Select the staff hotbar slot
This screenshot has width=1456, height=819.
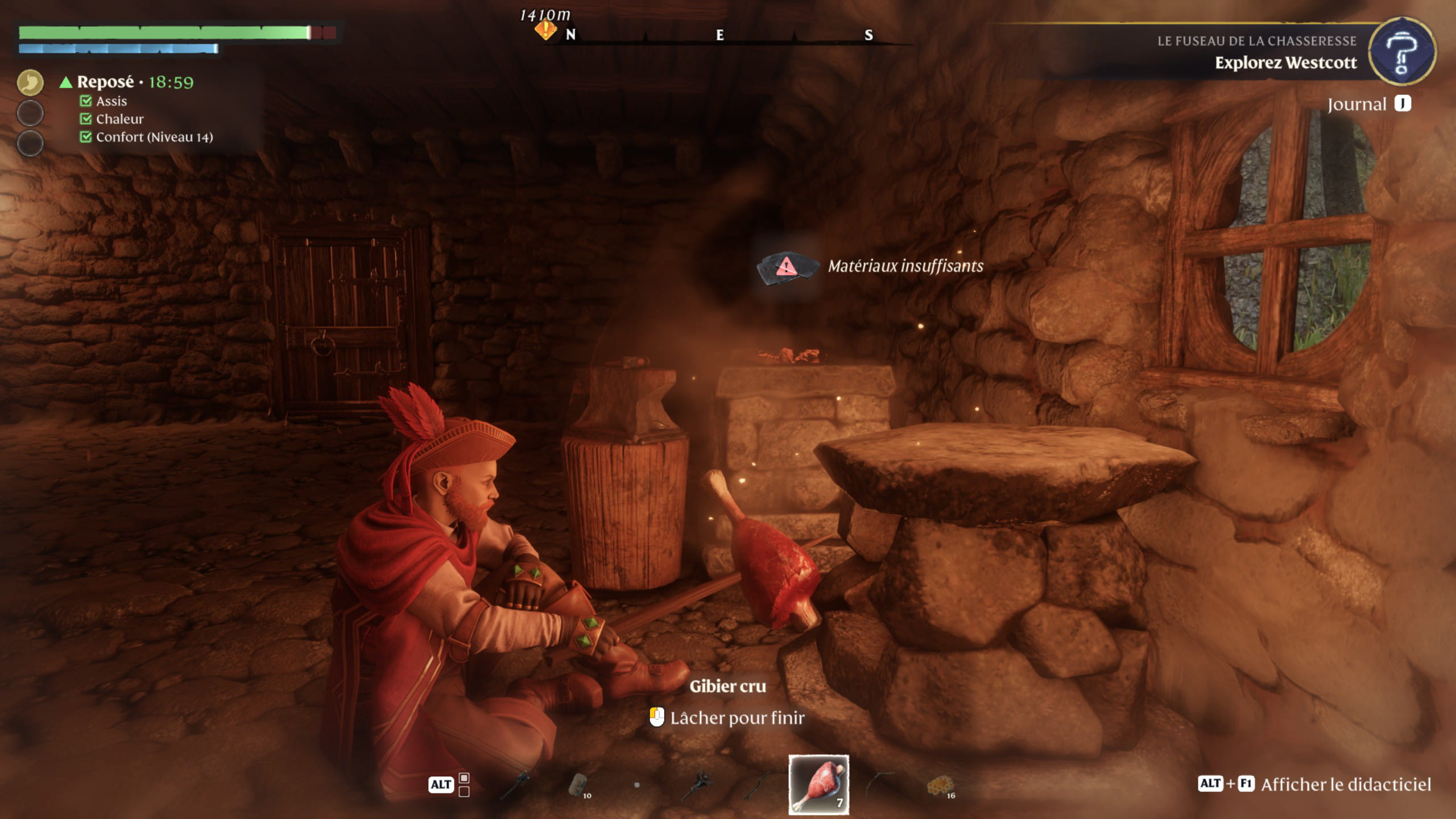[x=759, y=785]
